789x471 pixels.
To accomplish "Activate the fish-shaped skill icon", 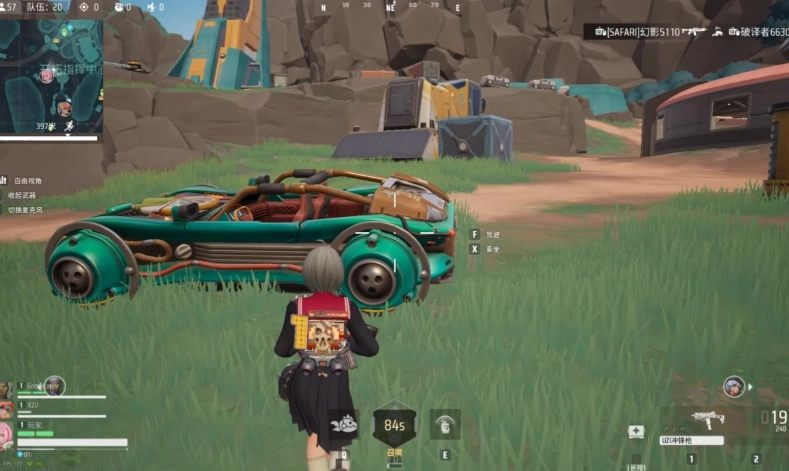I will click(343, 424).
